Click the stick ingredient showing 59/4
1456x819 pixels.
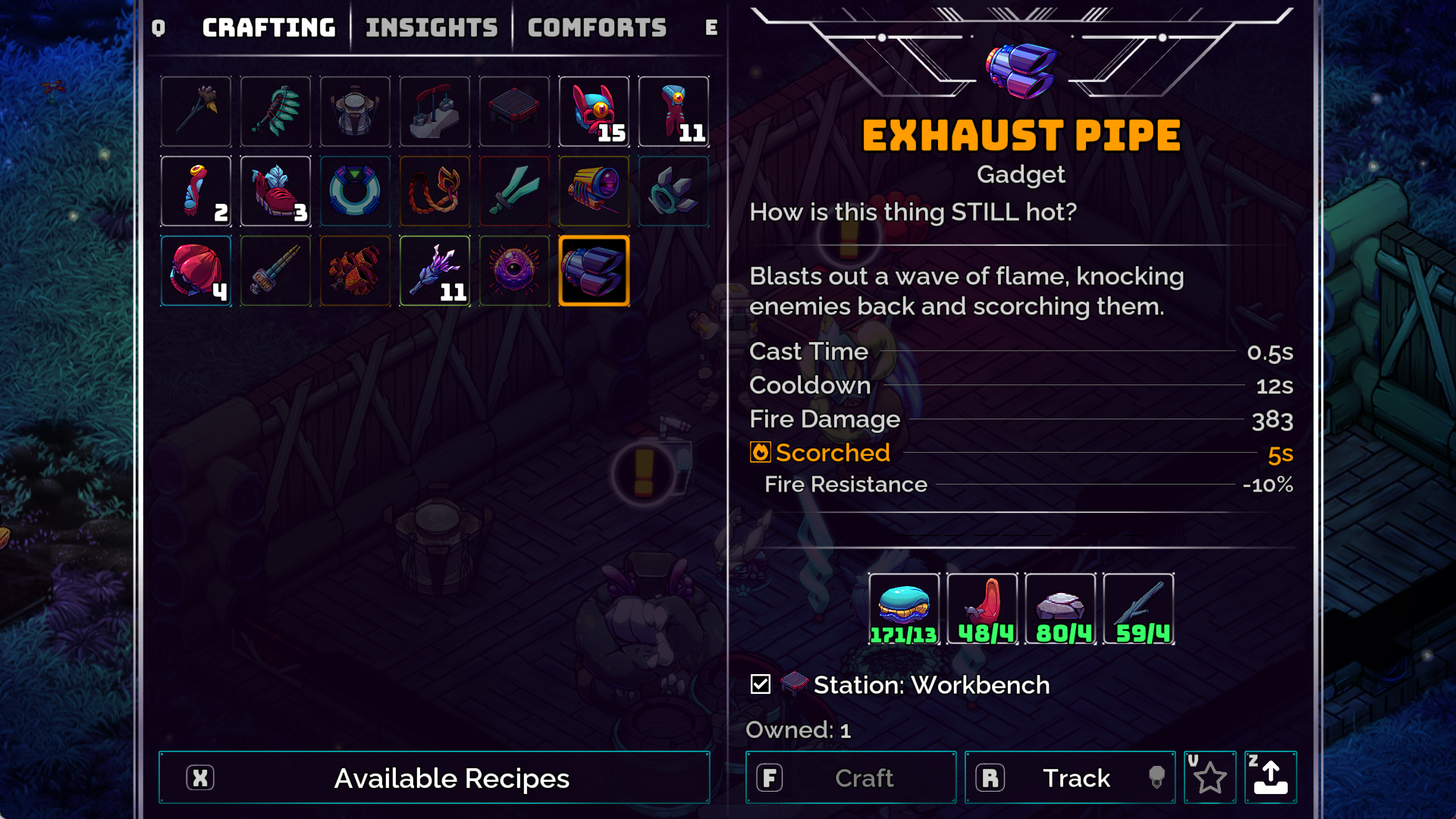click(x=1138, y=607)
